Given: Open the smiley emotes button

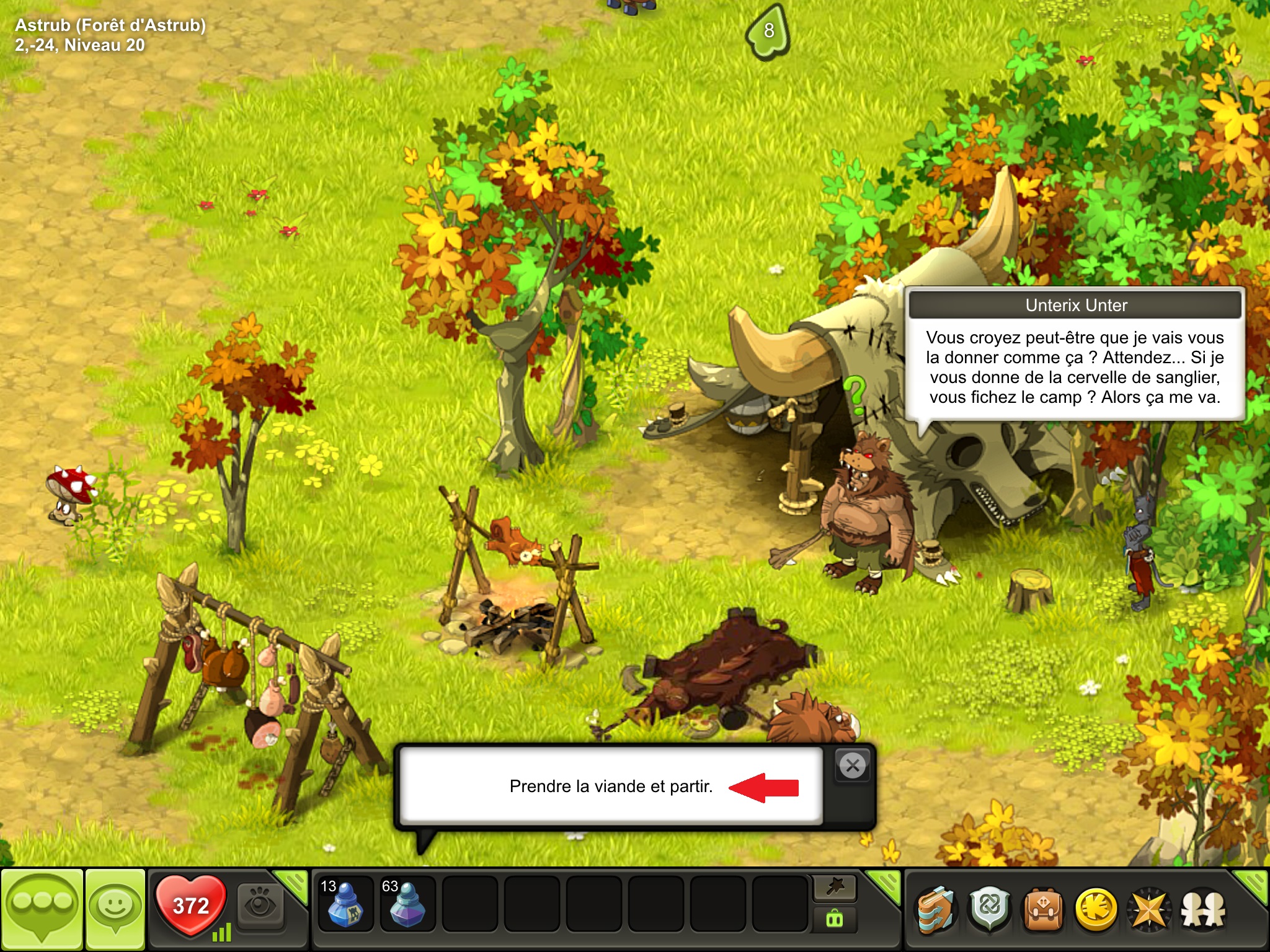Looking at the screenshot, I should point(115,909).
